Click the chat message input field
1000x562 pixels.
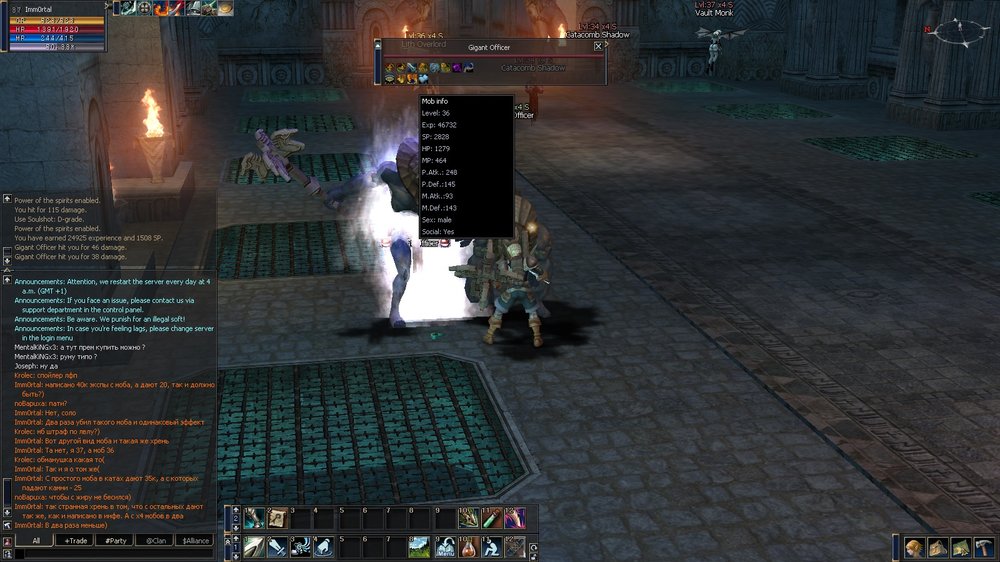point(110,554)
